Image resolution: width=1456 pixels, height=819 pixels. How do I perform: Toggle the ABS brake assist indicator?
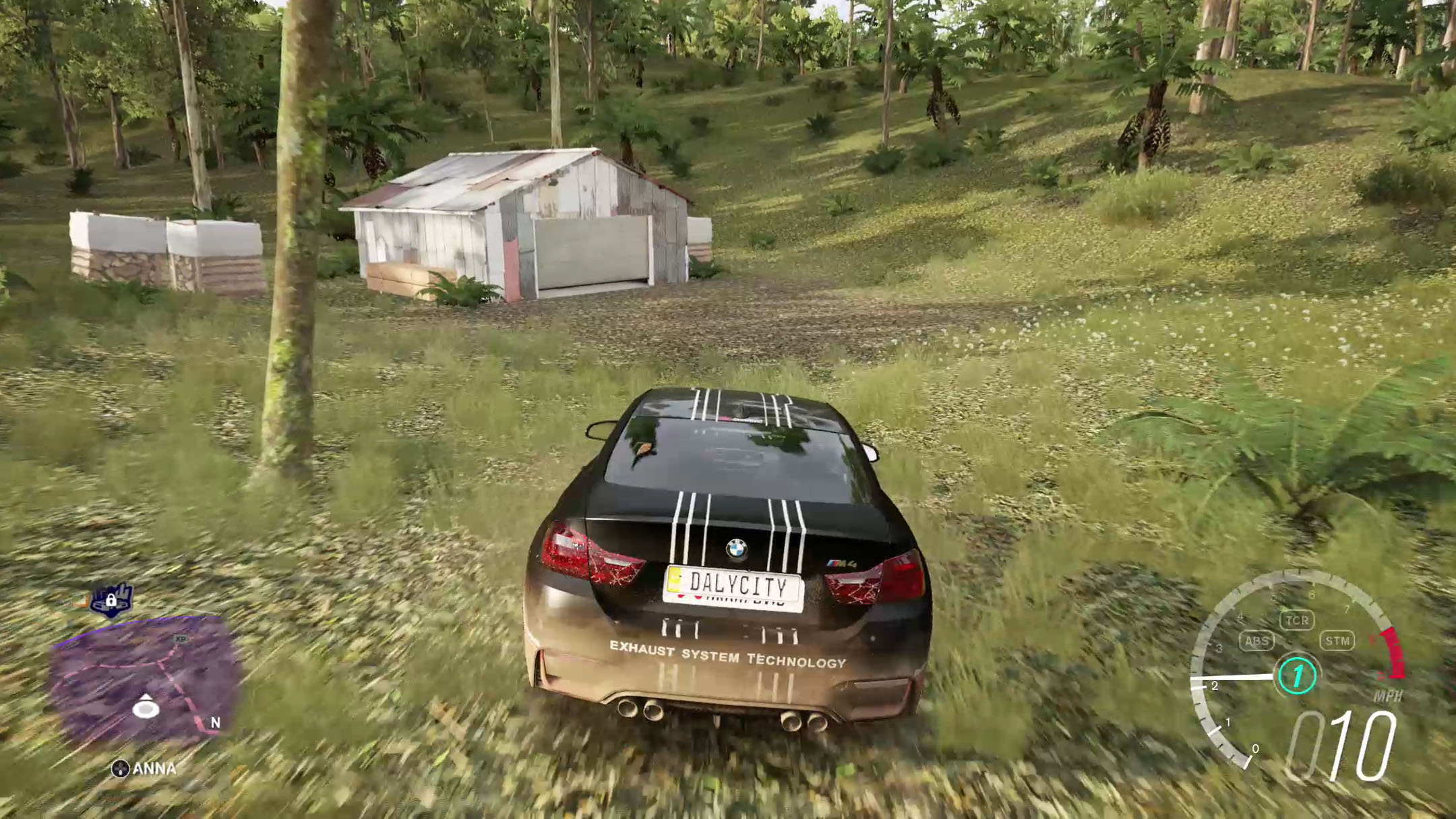coord(1257,641)
